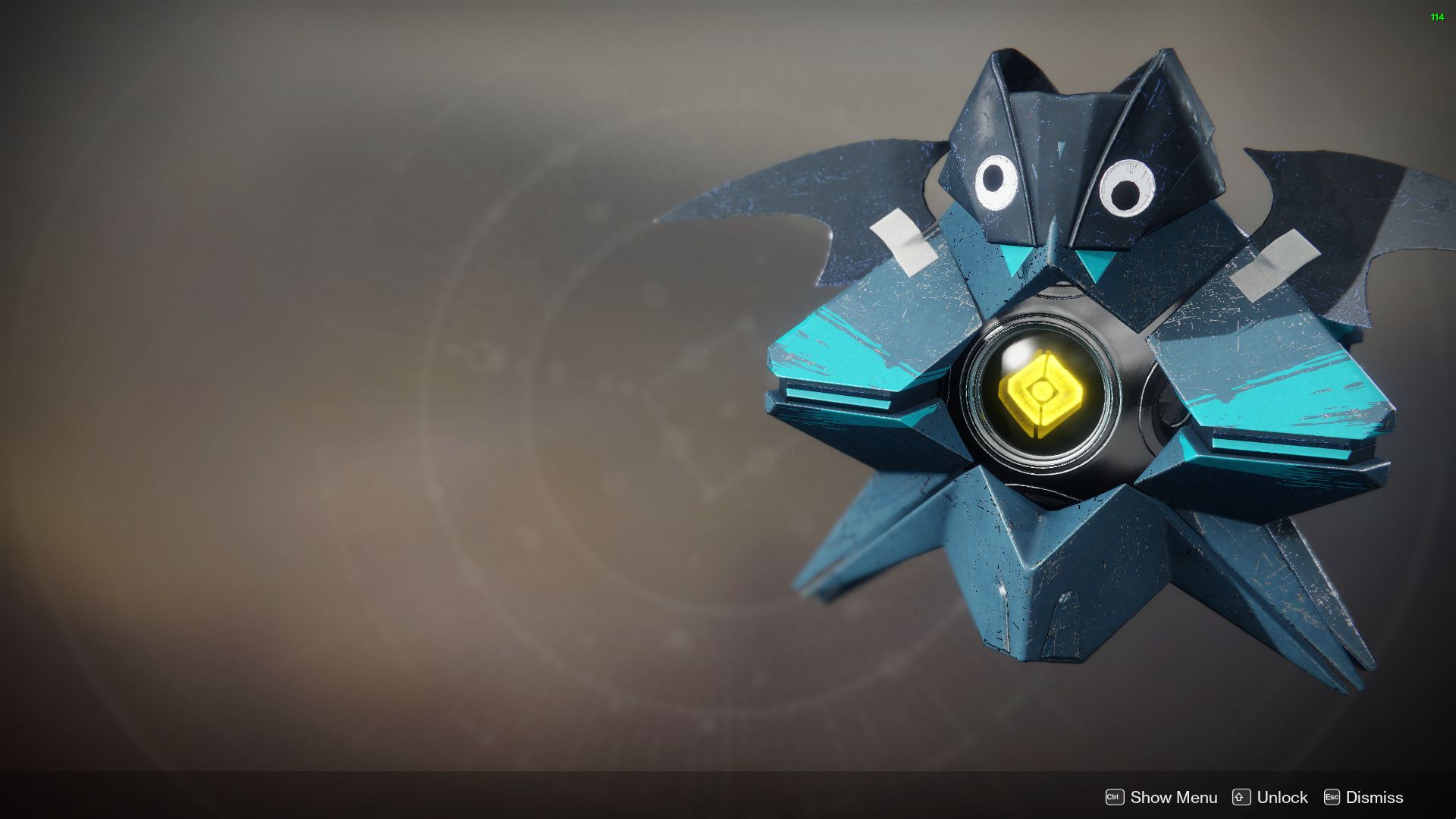
Task: Click the Shift key prompt icon beside Unlock
Action: click(1241, 797)
